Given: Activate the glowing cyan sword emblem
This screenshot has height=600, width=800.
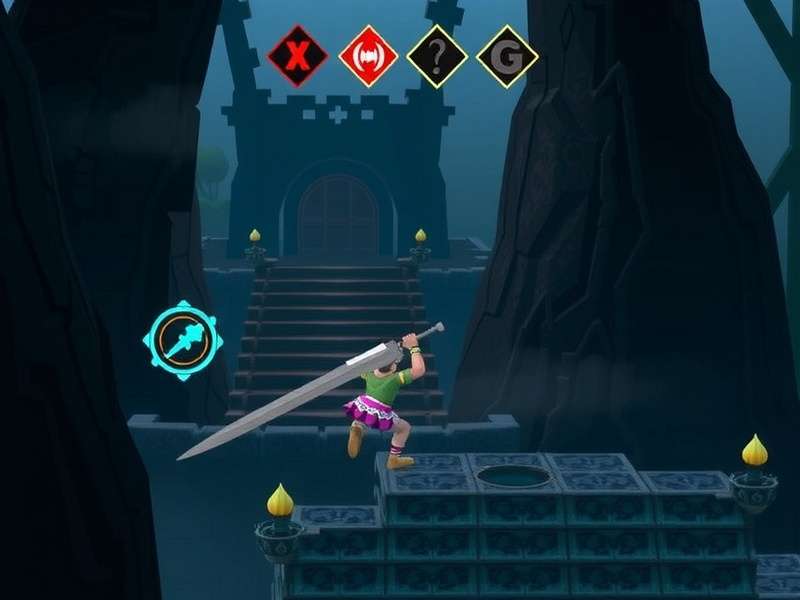Looking at the screenshot, I should point(184,341).
